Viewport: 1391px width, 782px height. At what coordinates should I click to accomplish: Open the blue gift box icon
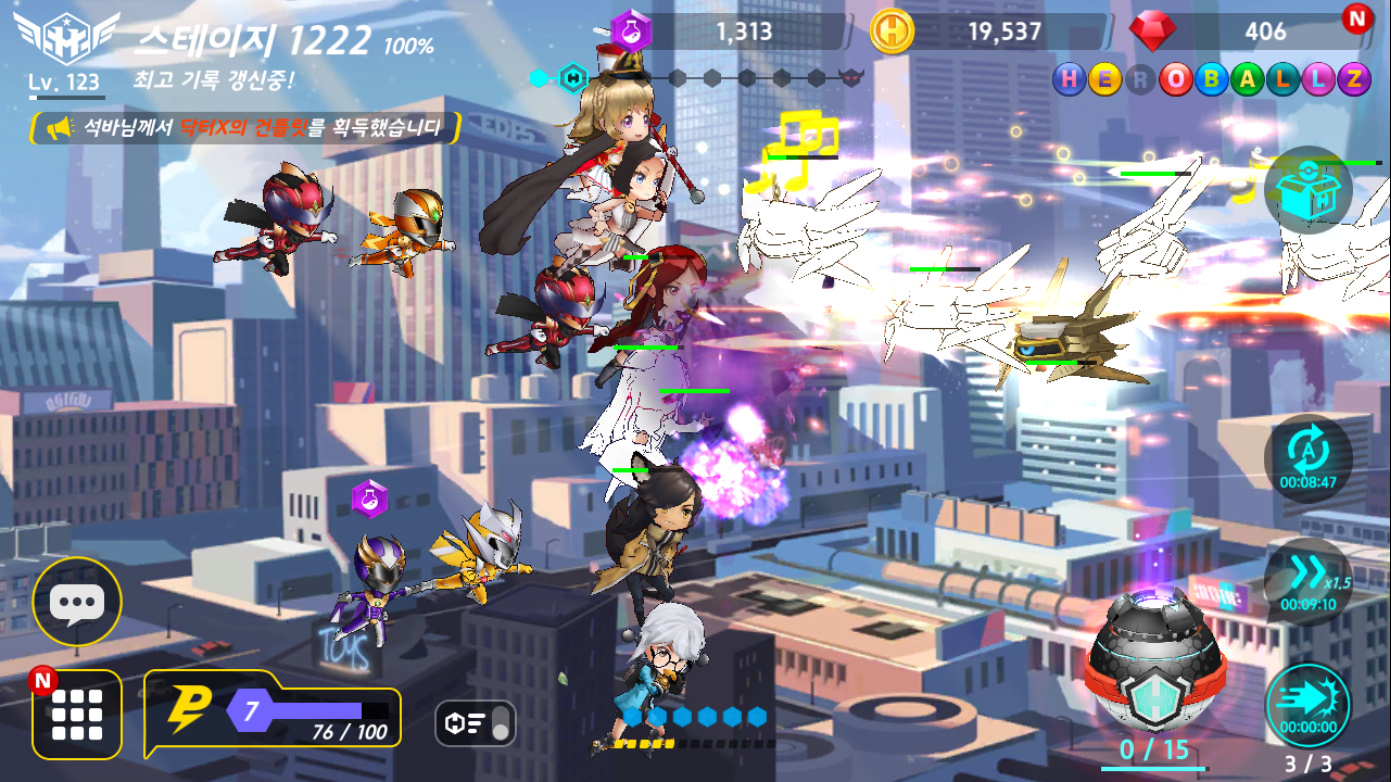pos(1308,190)
